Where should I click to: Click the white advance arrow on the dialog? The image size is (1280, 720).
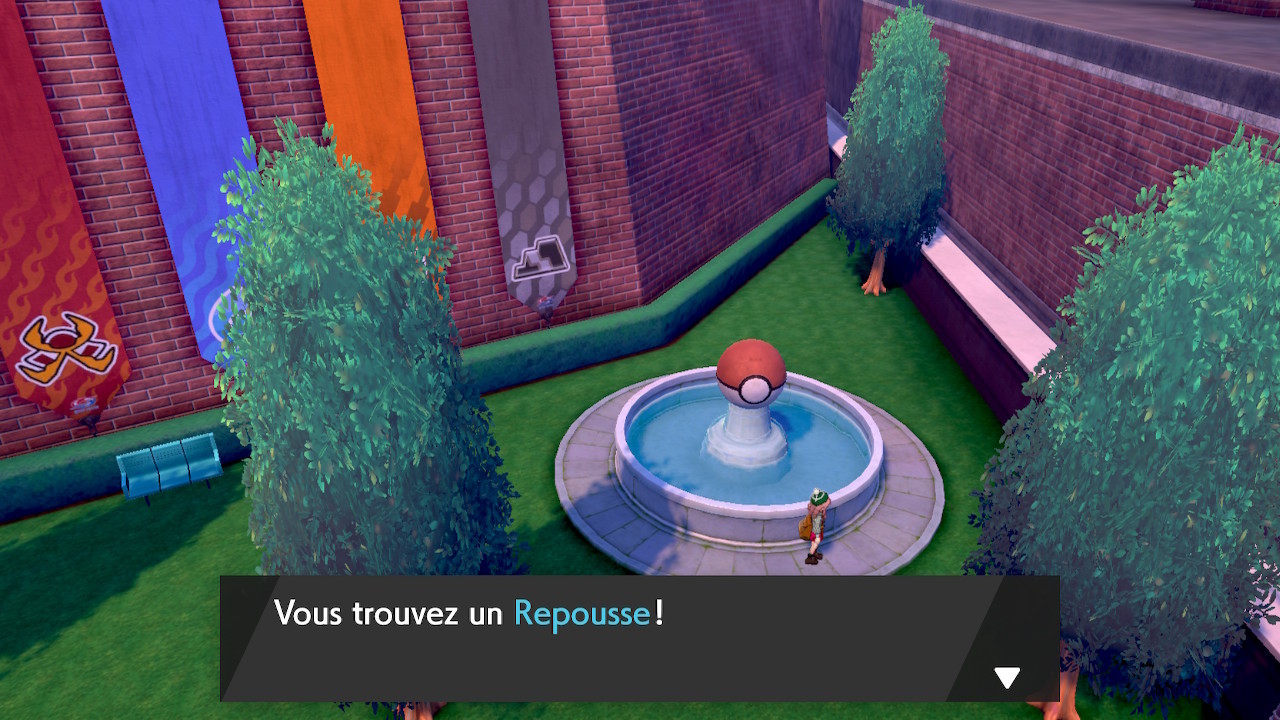[x=1007, y=677]
